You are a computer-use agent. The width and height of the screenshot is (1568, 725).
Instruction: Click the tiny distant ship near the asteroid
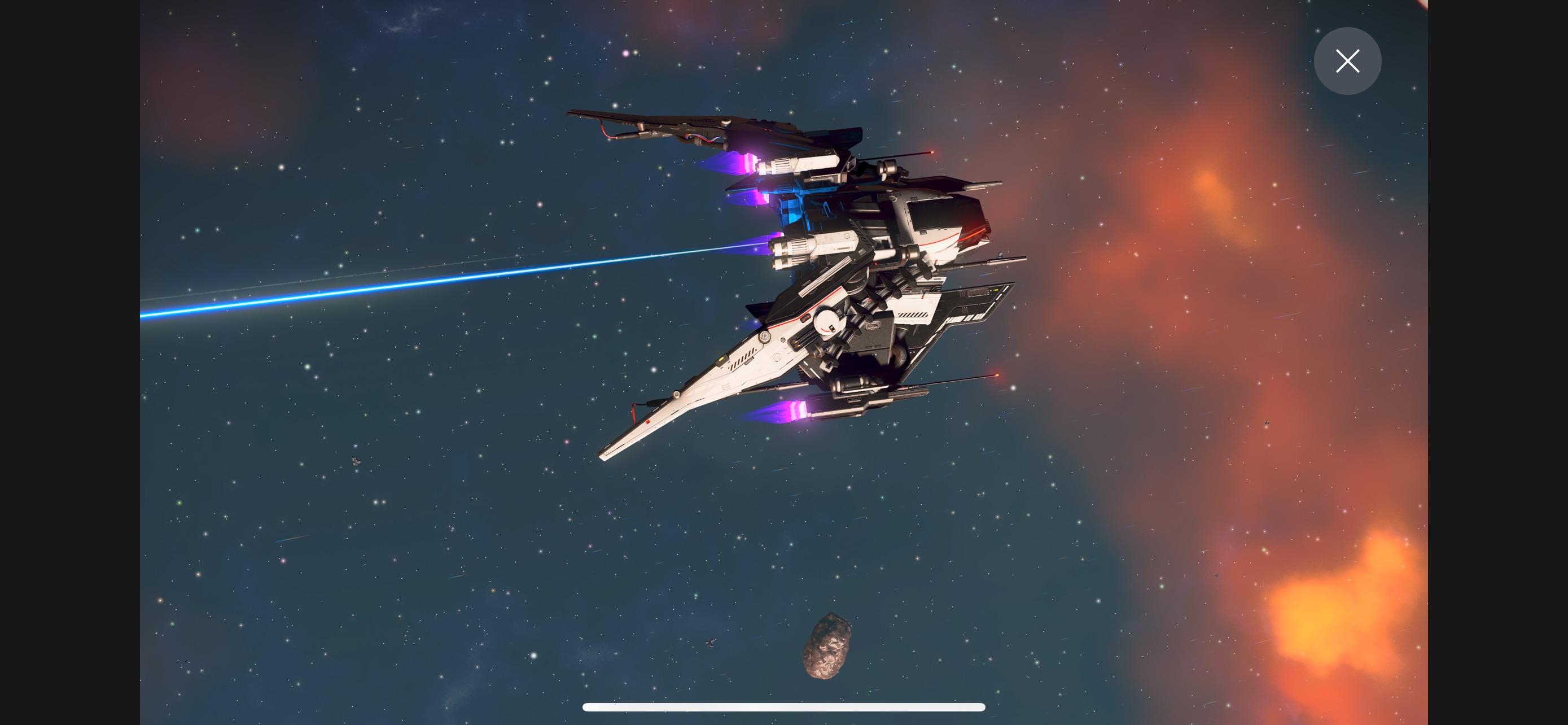pos(711,644)
